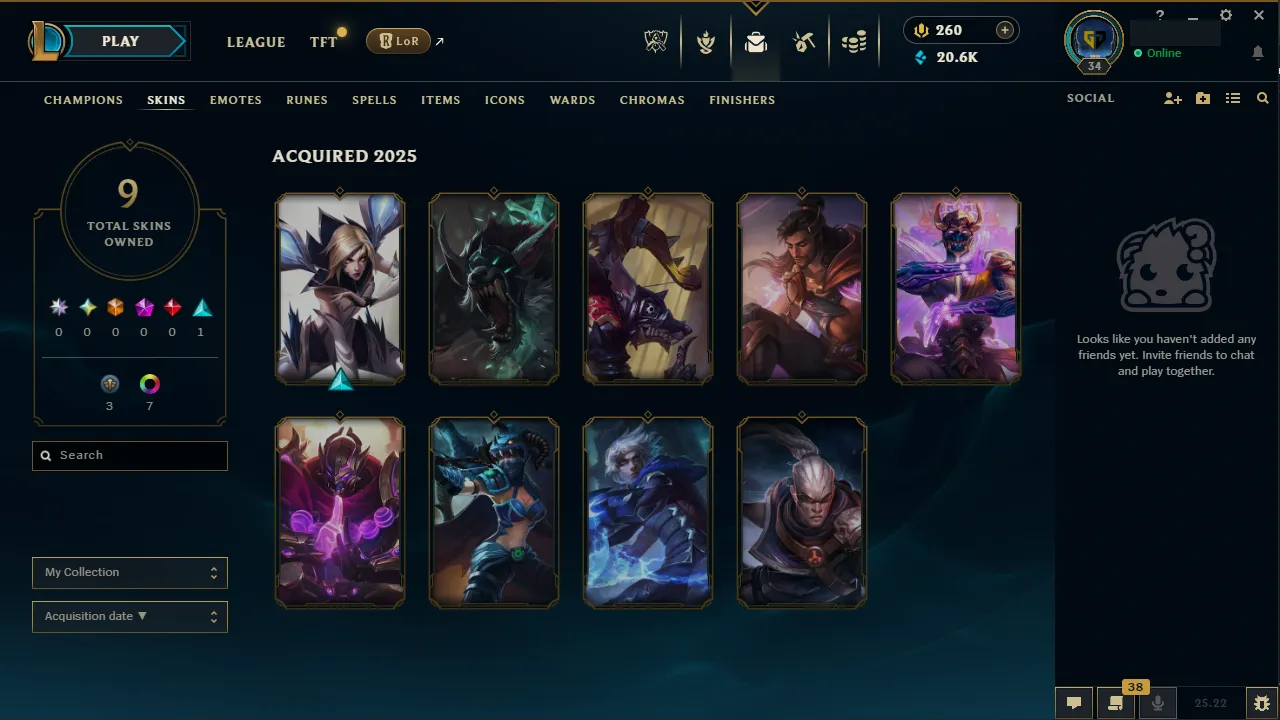Expand the gold chevron above the top toolbar
Image resolution: width=1280 pixels, height=720 pixels.
[755, 6]
